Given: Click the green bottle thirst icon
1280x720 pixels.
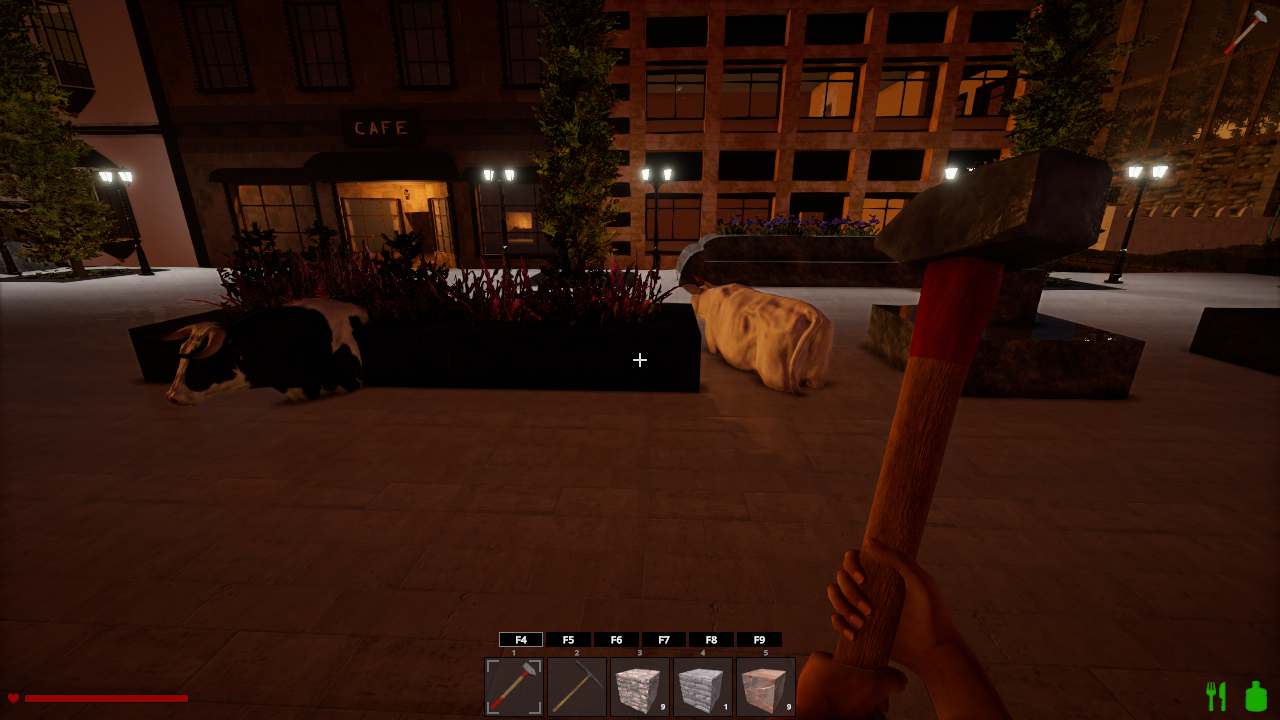Looking at the screenshot, I should pyautogui.click(x=1256, y=696).
